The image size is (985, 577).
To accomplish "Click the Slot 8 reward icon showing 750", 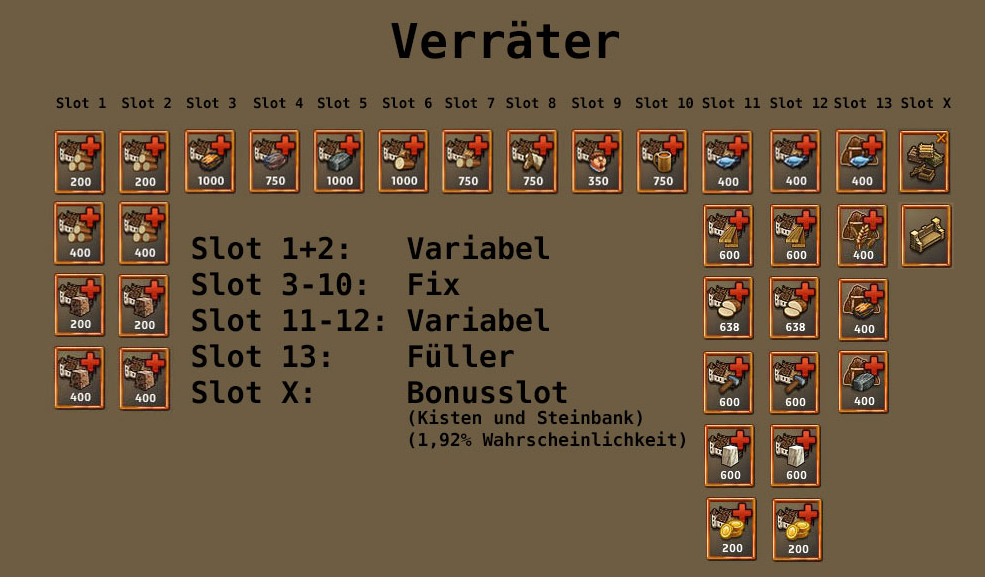I will [x=532, y=161].
